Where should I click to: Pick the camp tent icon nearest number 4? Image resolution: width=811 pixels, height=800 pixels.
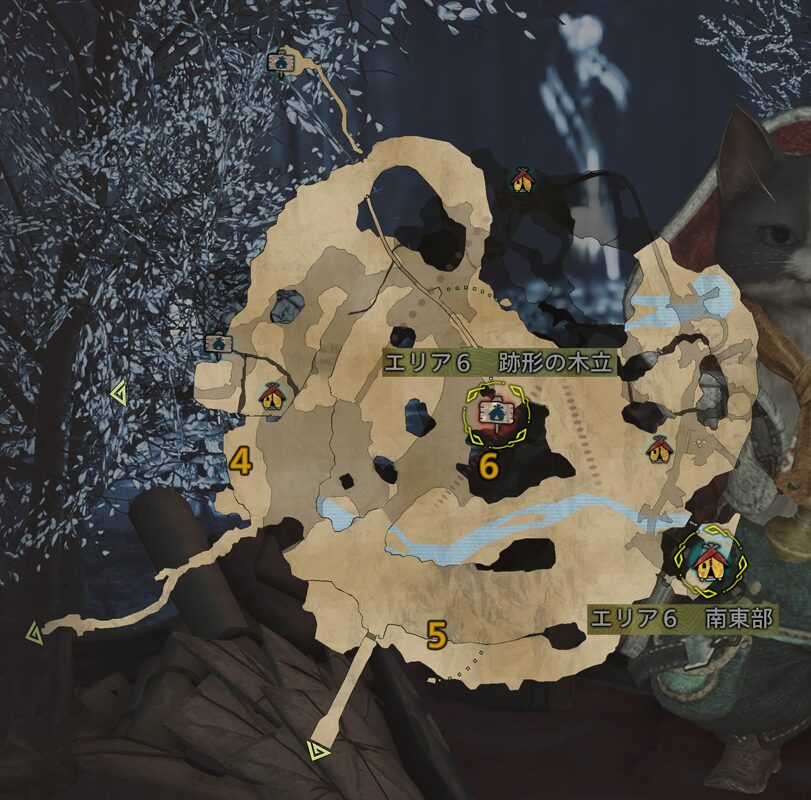coord(271,397)
